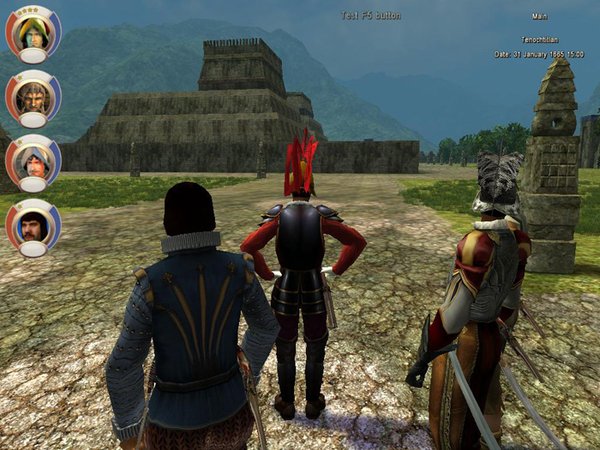Select the green-hooded party member portrait
This screenshot has height=450, width=600.
tap(32, 33)
